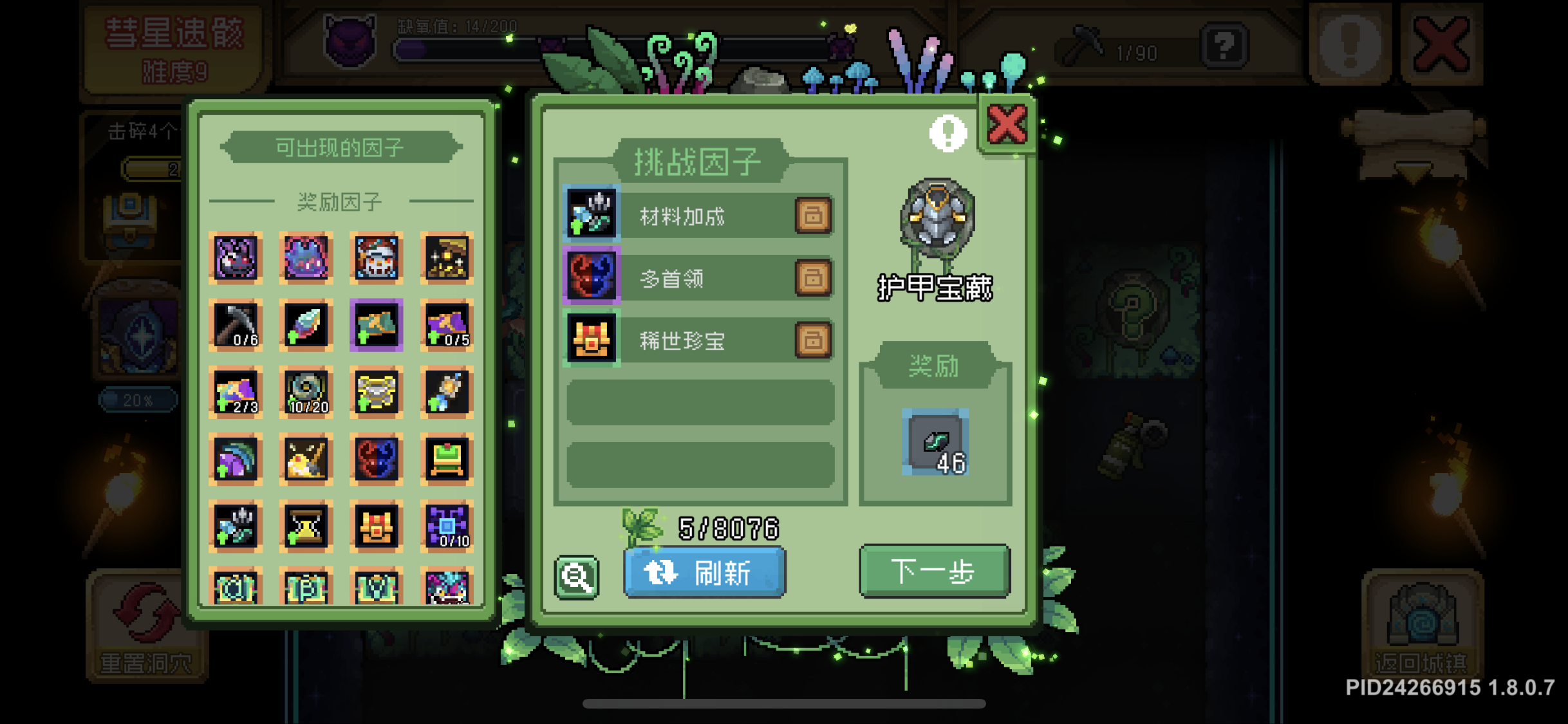The image size is (1568, 724).
Task: Click the 下一步 next step button
Action: 934,571
